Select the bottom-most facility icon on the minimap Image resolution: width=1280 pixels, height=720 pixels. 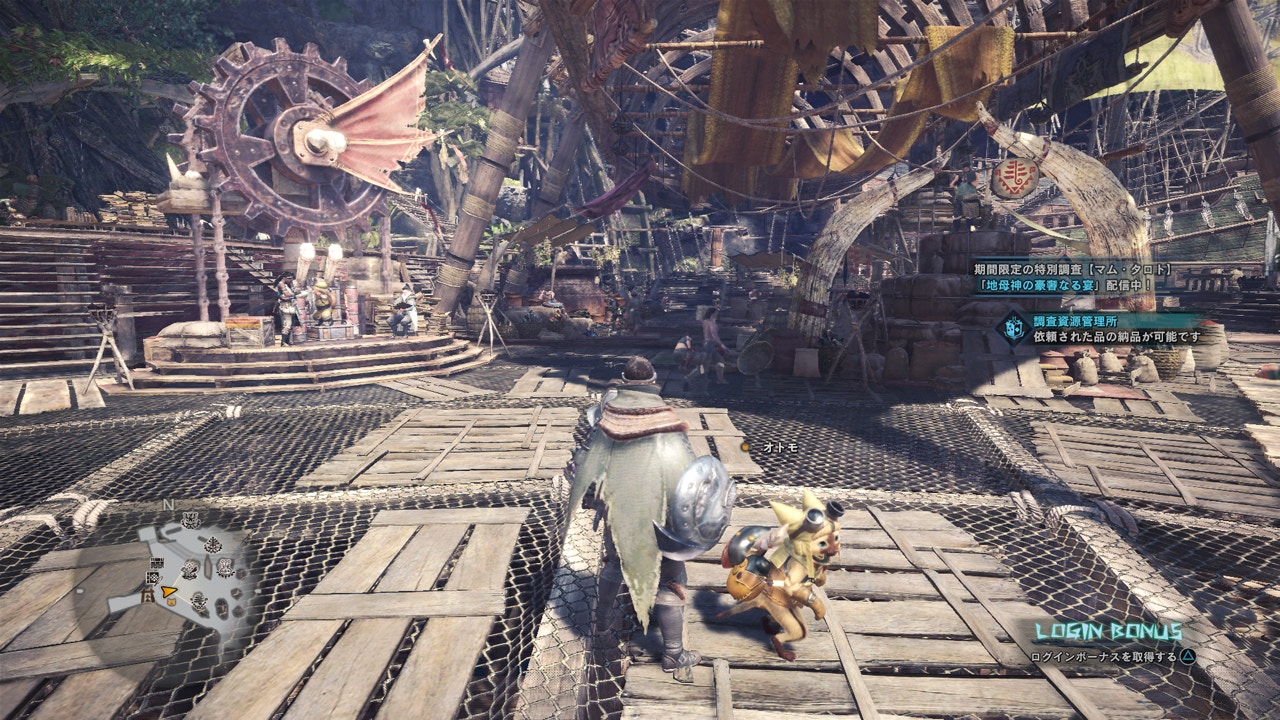coord(198,601)
